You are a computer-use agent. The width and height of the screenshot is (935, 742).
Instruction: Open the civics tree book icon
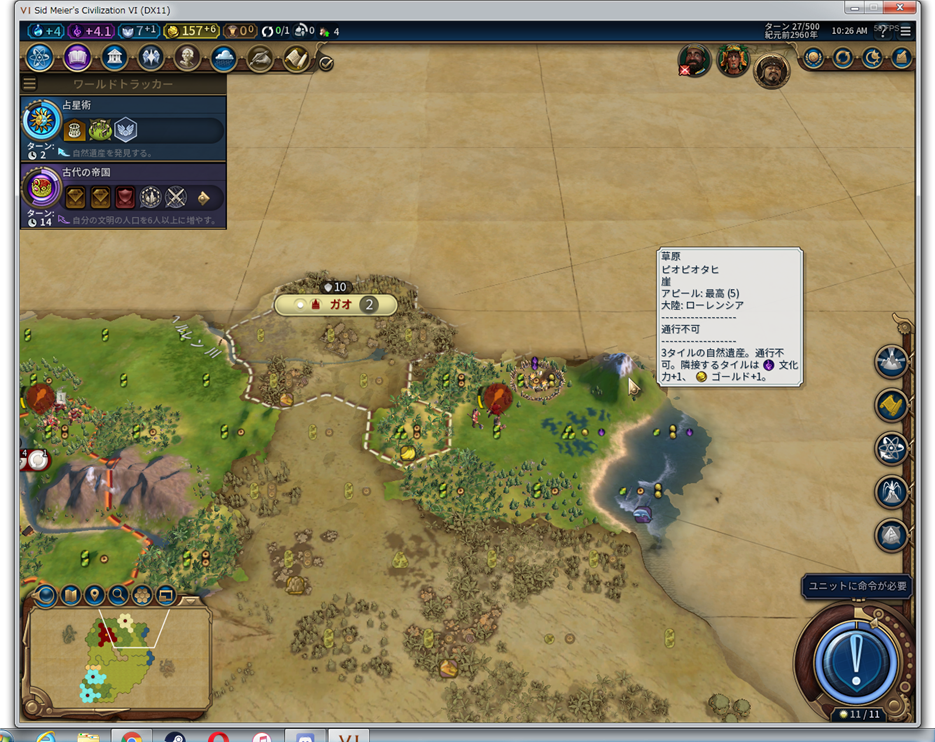point(78,58)
